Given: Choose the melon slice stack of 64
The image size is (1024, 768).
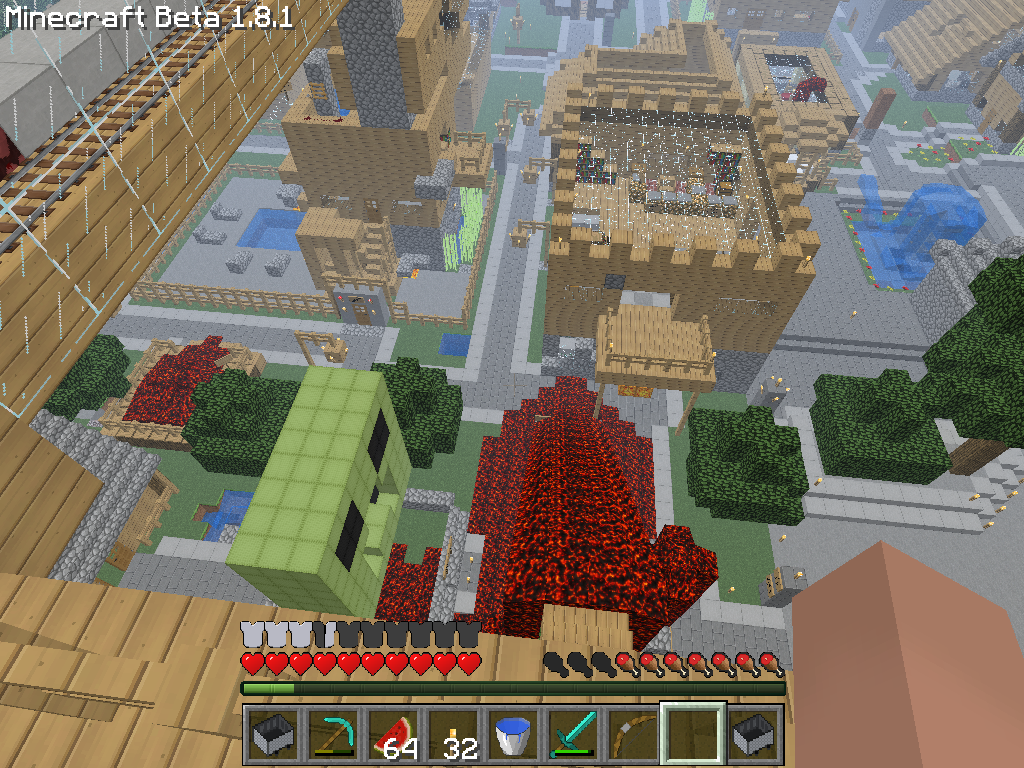Looking at the screenshot, I should click(392, 735).
